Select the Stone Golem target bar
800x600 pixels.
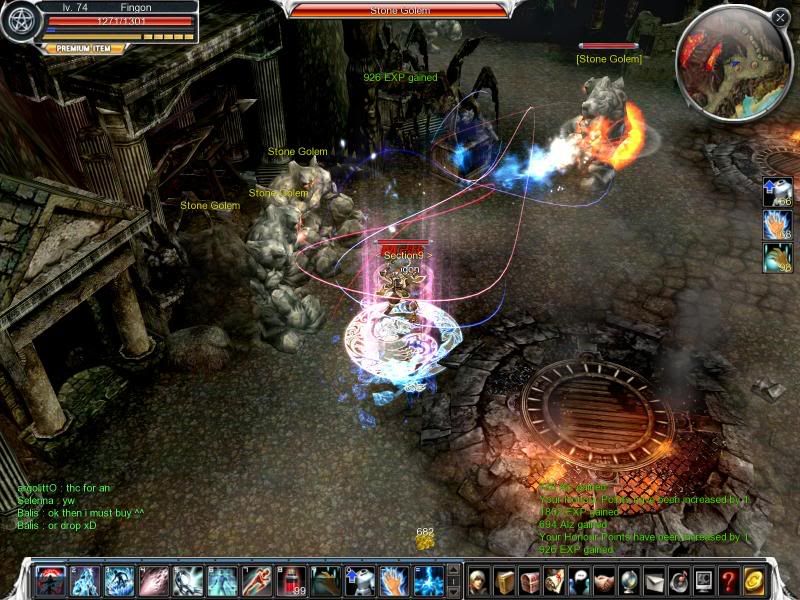click(x=398, y=10)
